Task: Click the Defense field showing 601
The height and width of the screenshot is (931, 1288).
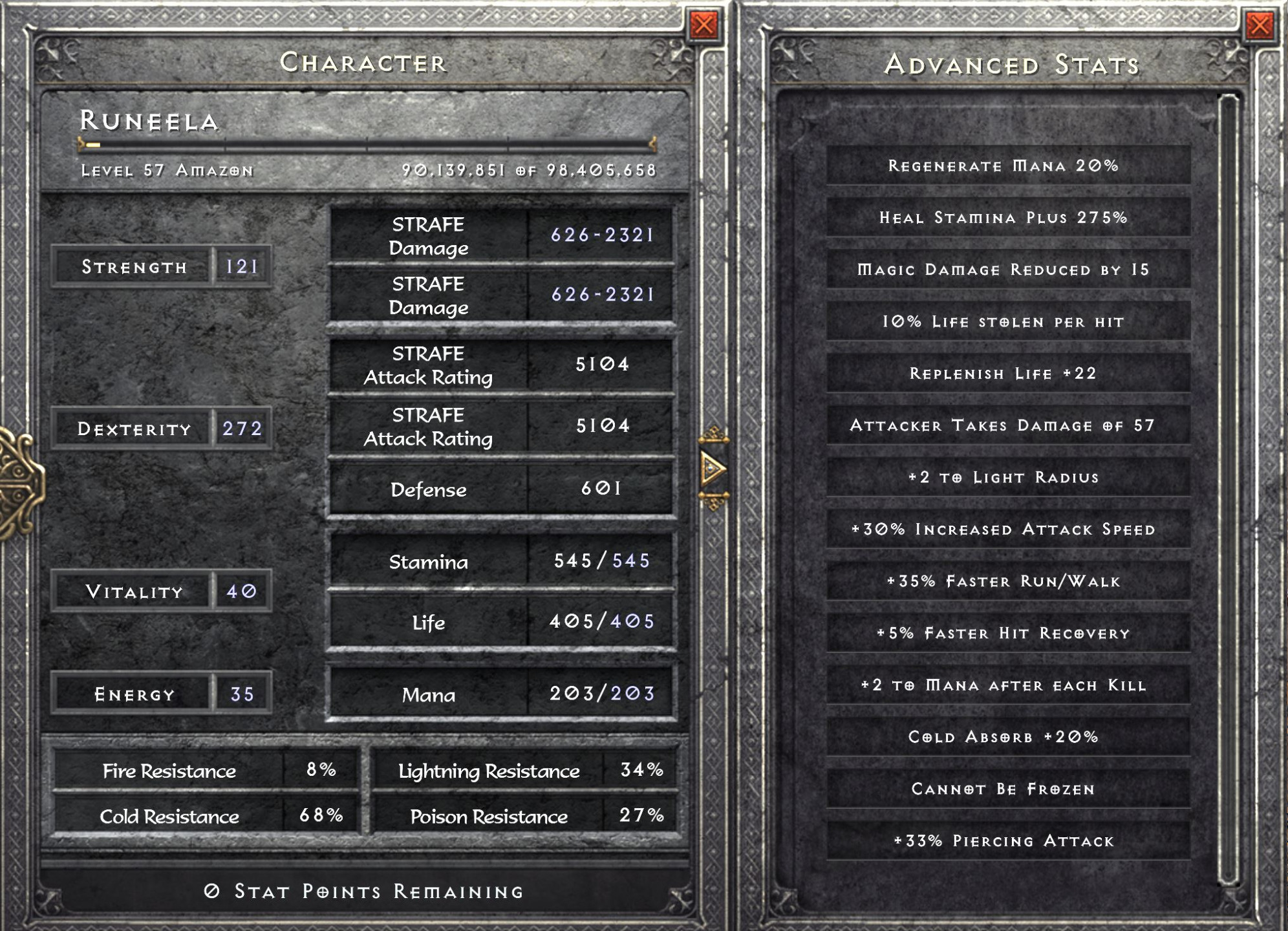Action: 501,490
